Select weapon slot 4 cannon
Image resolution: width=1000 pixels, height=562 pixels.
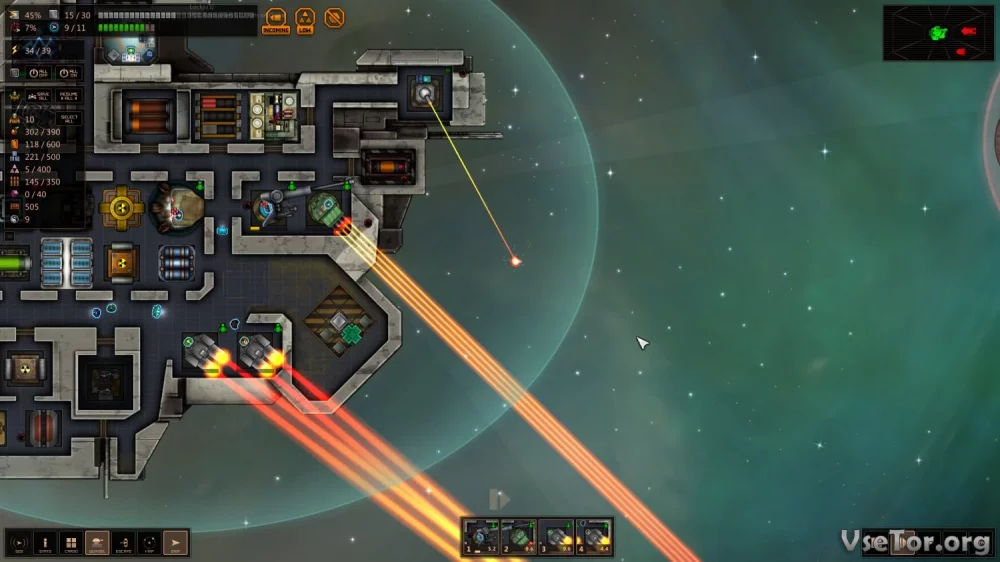594,537
